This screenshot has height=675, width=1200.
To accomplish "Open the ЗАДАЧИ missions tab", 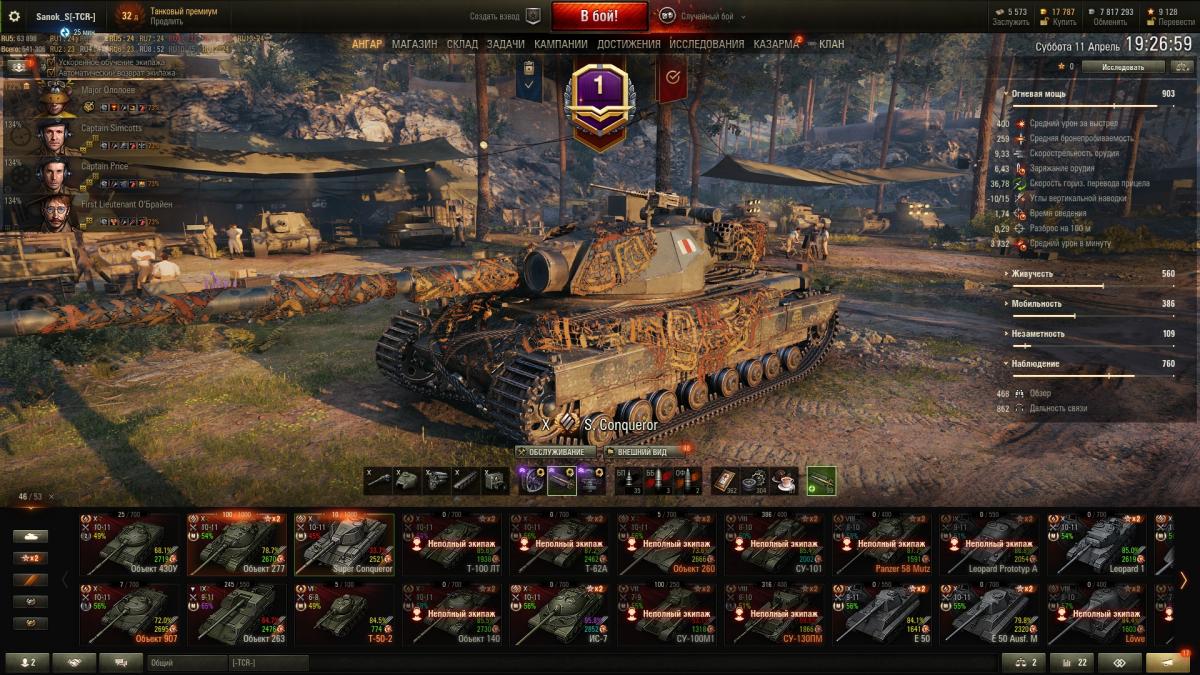I will pos(506,44).
